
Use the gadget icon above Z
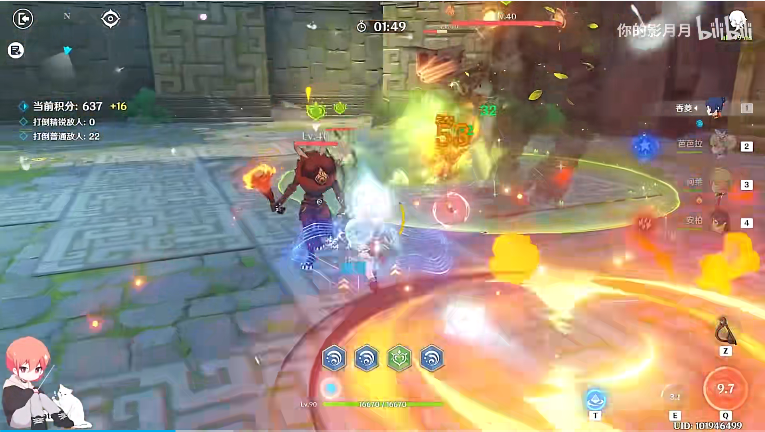point(725,332)
